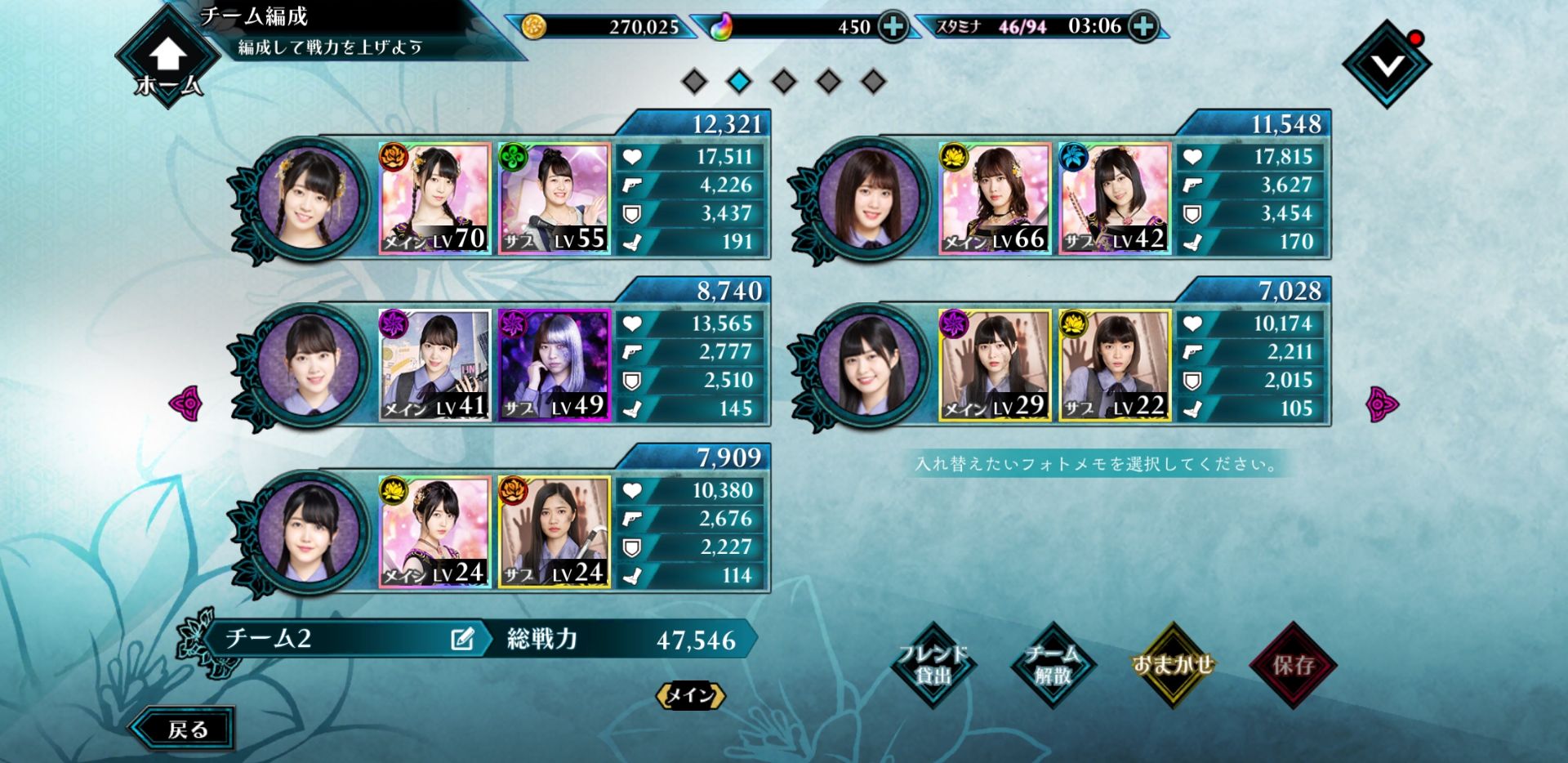Viewport: 1568px width, 763px height.
Task: Edit the チーム2 team name
Action: pyautogui.click(x=462, y=639)
